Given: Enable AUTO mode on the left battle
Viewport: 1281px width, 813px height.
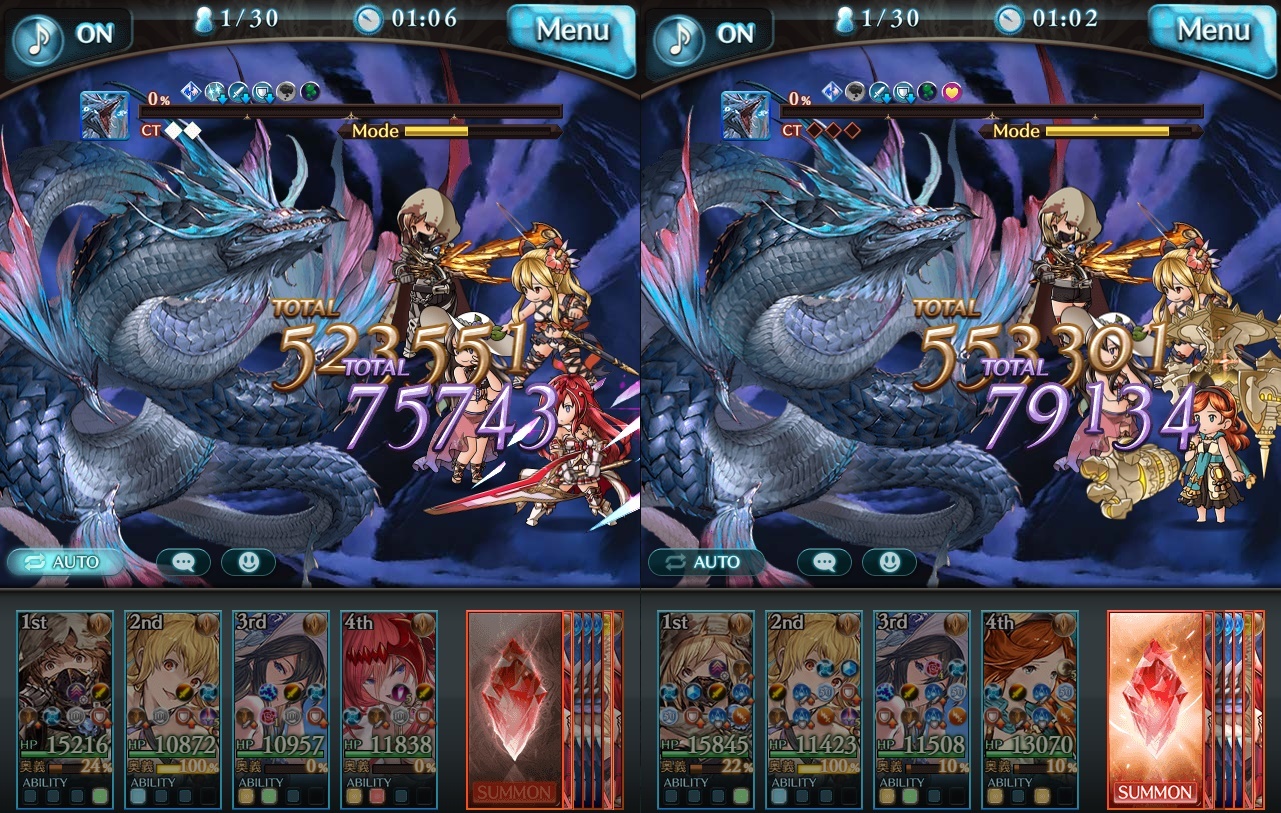Looking at the screenshot, I should click(x=66, y=562).
